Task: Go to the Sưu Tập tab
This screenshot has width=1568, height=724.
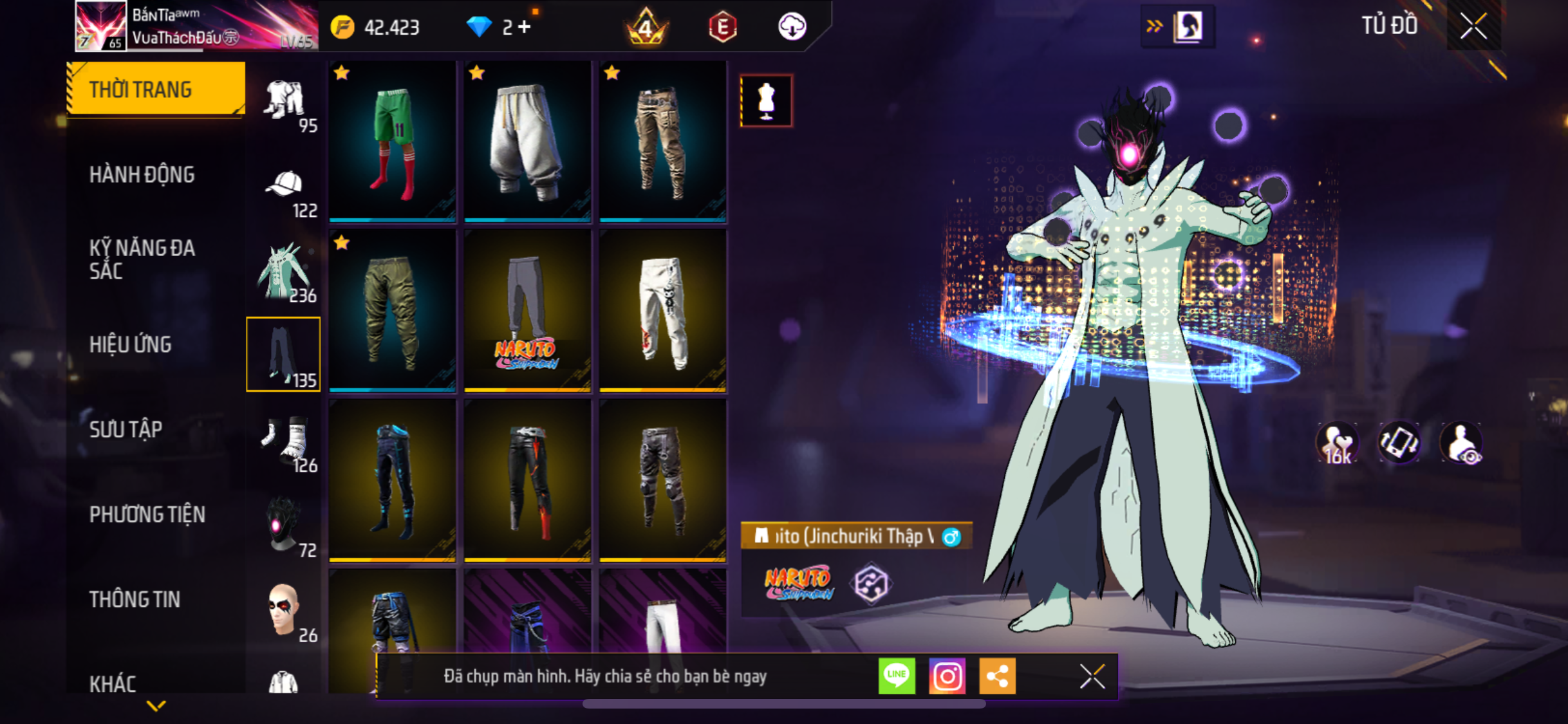Action: tap(126, 429)
